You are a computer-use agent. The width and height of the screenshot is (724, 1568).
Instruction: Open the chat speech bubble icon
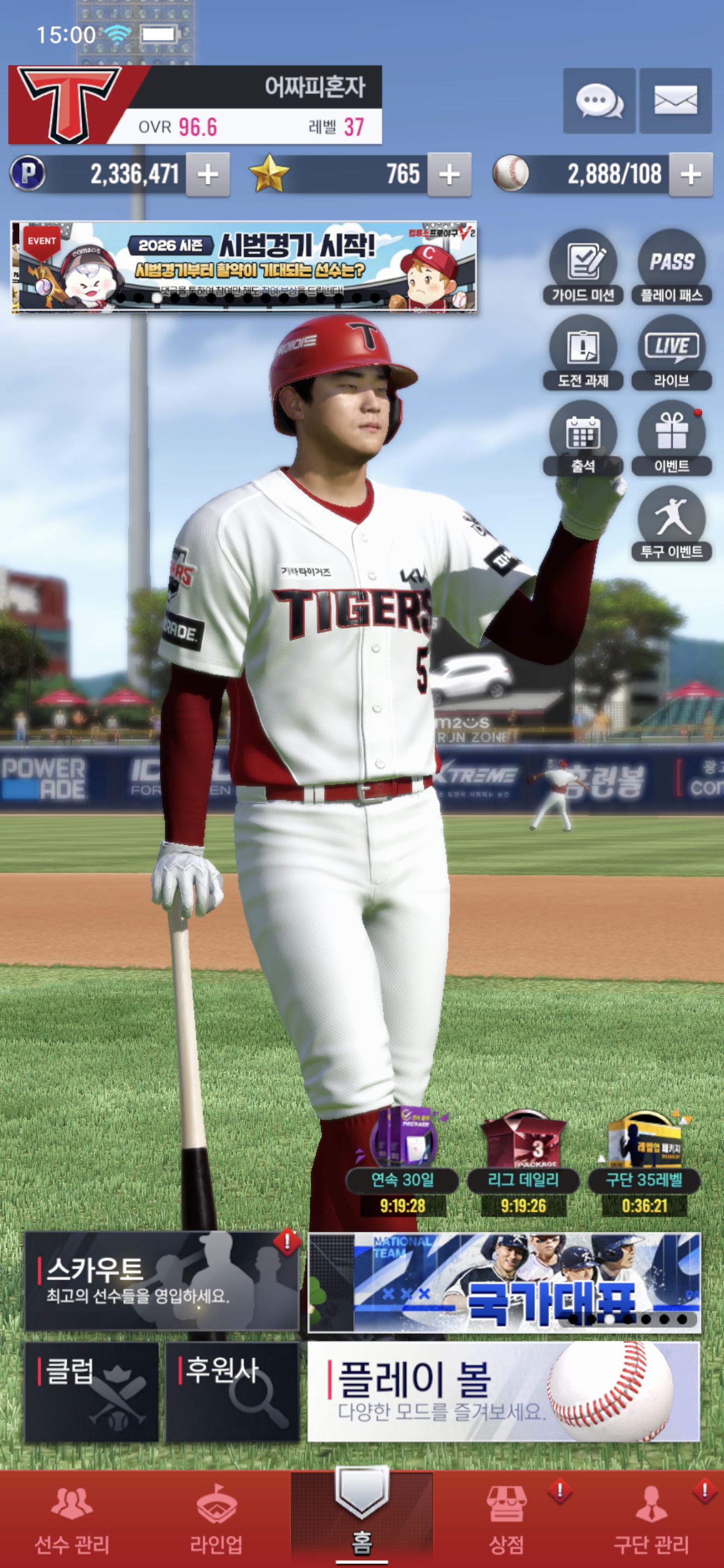[599, 101]
